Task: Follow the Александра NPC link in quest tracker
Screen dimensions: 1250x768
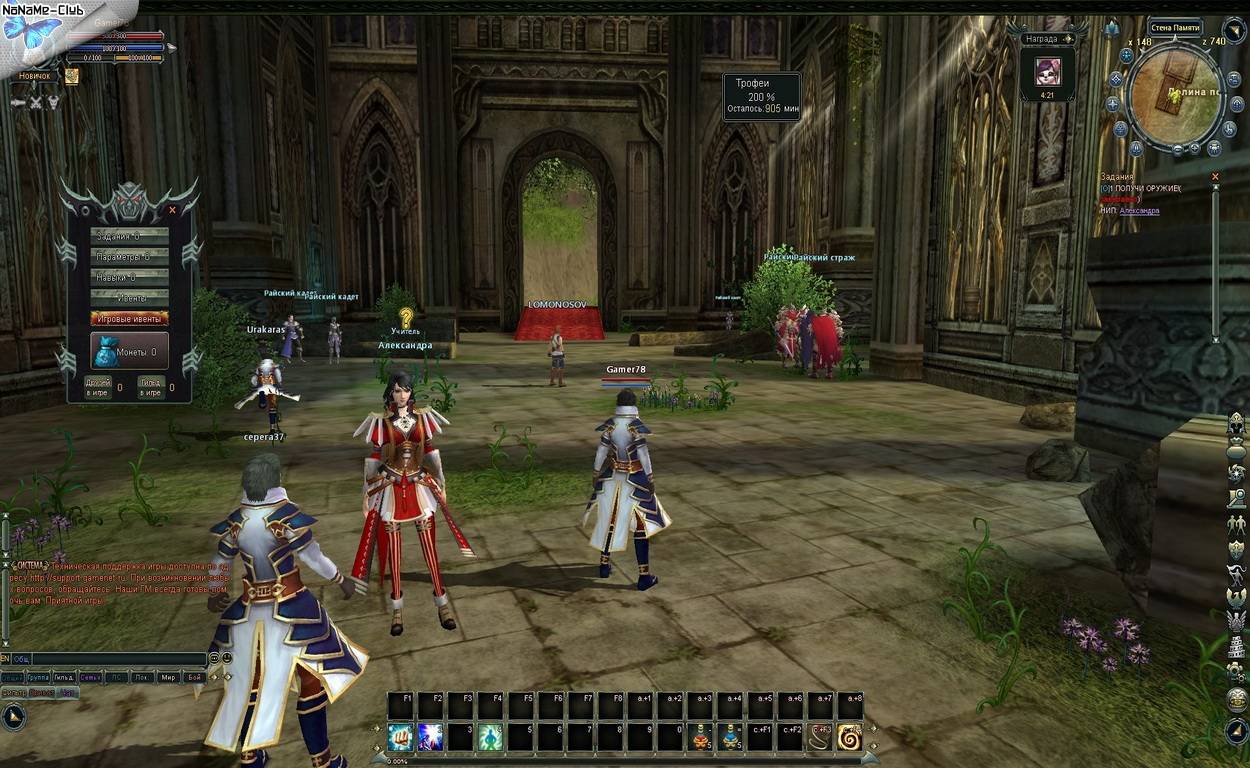Action: pos(1138,211)
